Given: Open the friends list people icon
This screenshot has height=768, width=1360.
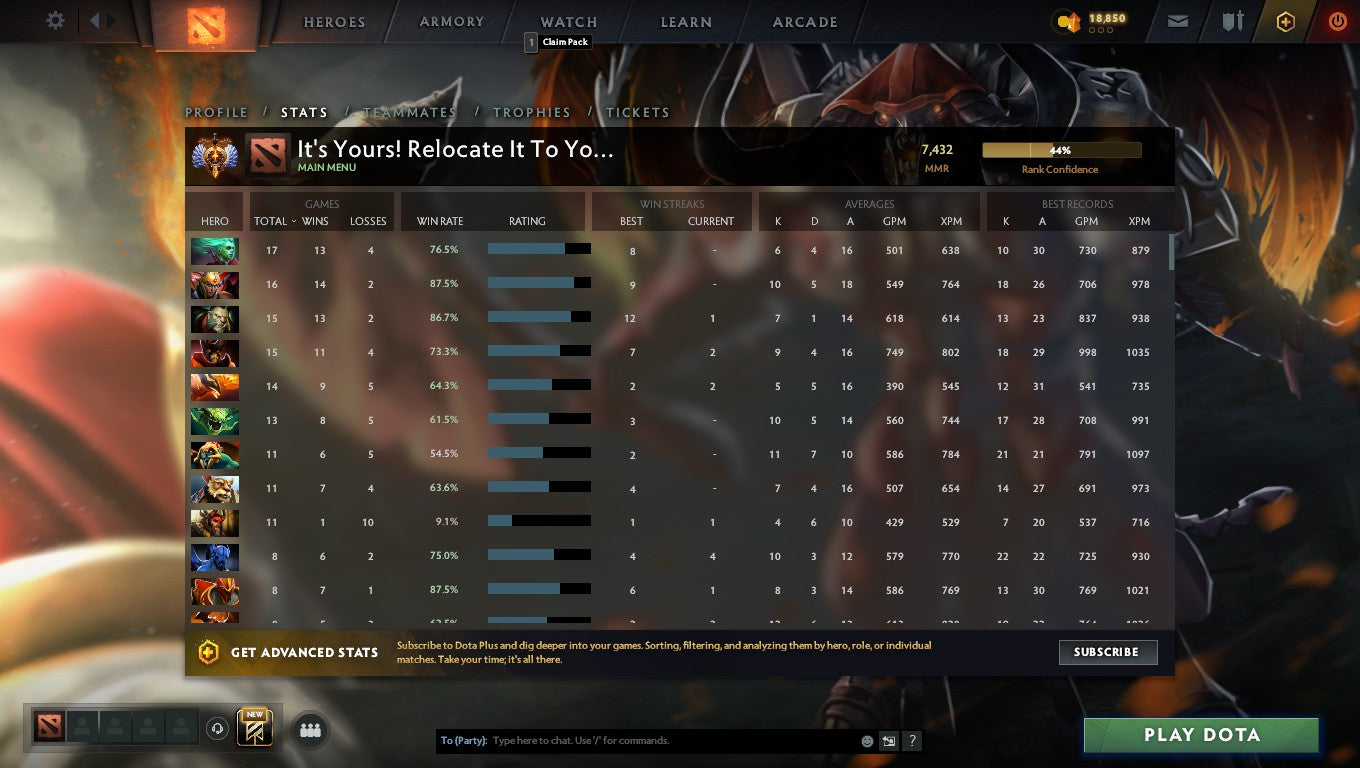Looking at the screenshot, I should (x=310, y=730).
